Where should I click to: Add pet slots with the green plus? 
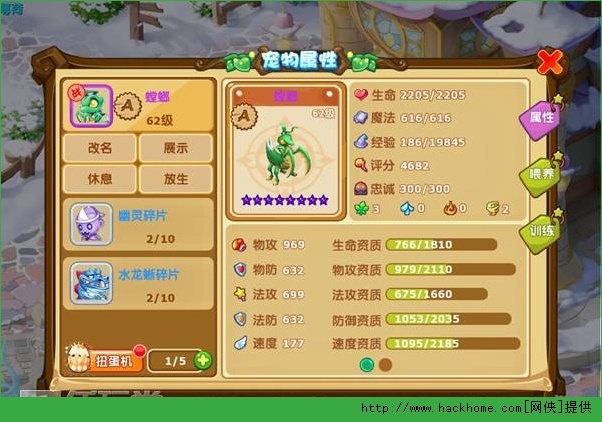click(x=203, y=360)
